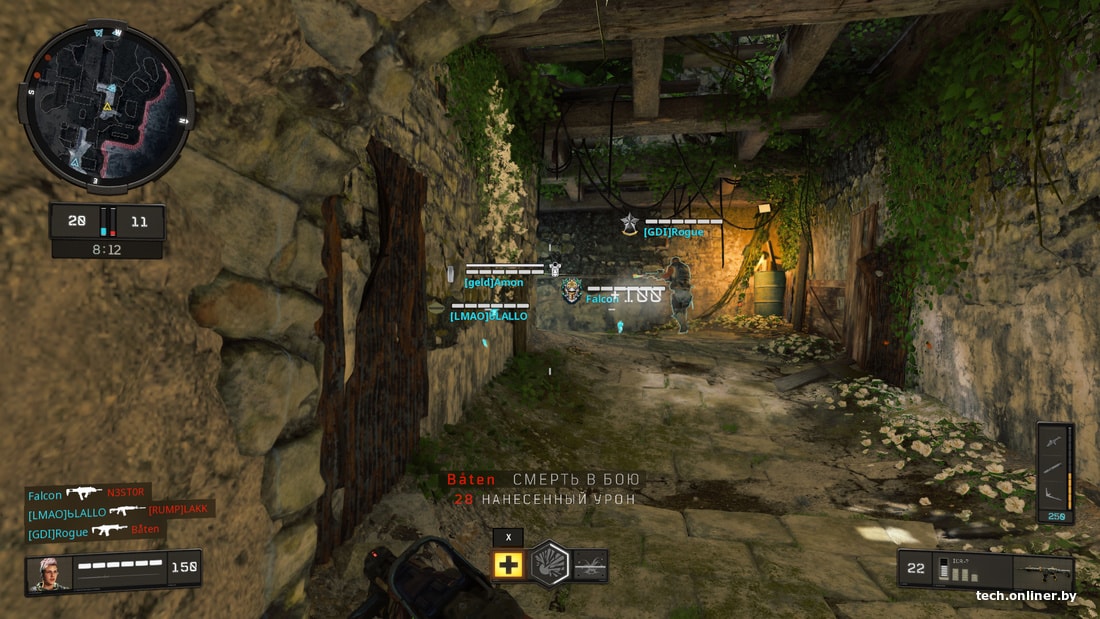Select the ICR-7 rifle weapon icon
Screen dimensions: 1100x619
[x=1042, y=573]
